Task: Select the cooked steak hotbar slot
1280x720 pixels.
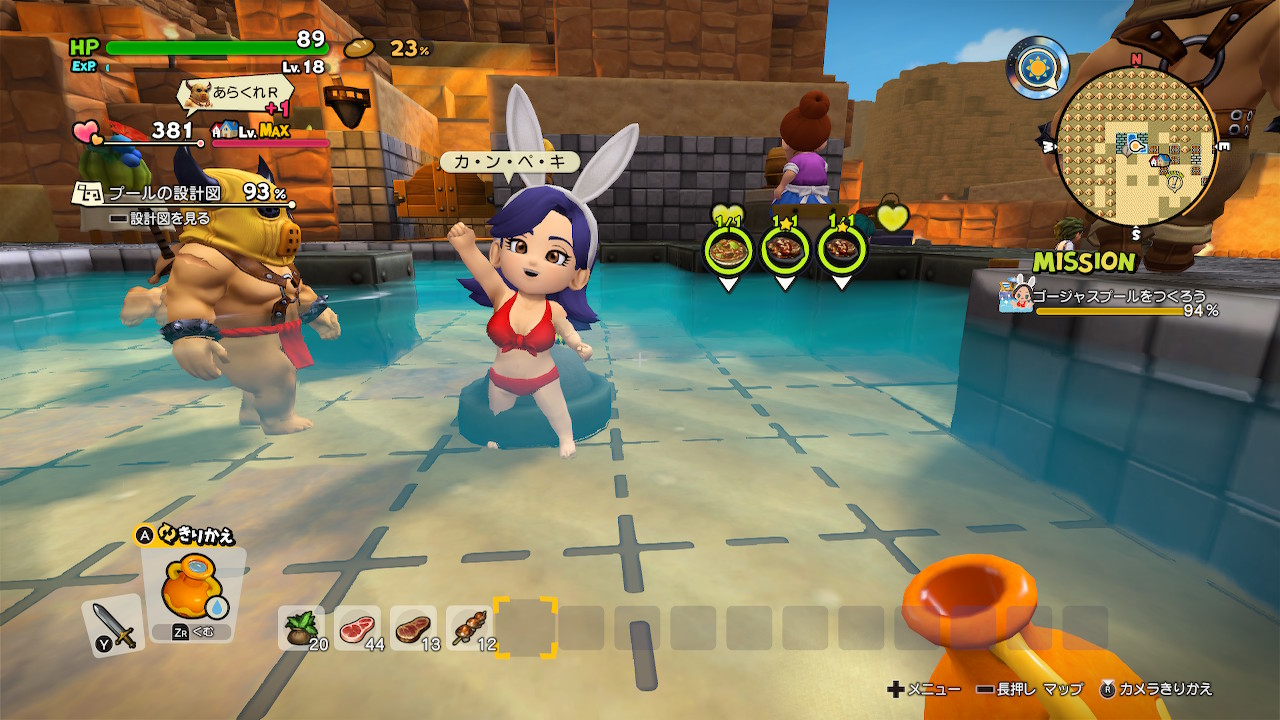Action: pos(413,628)
